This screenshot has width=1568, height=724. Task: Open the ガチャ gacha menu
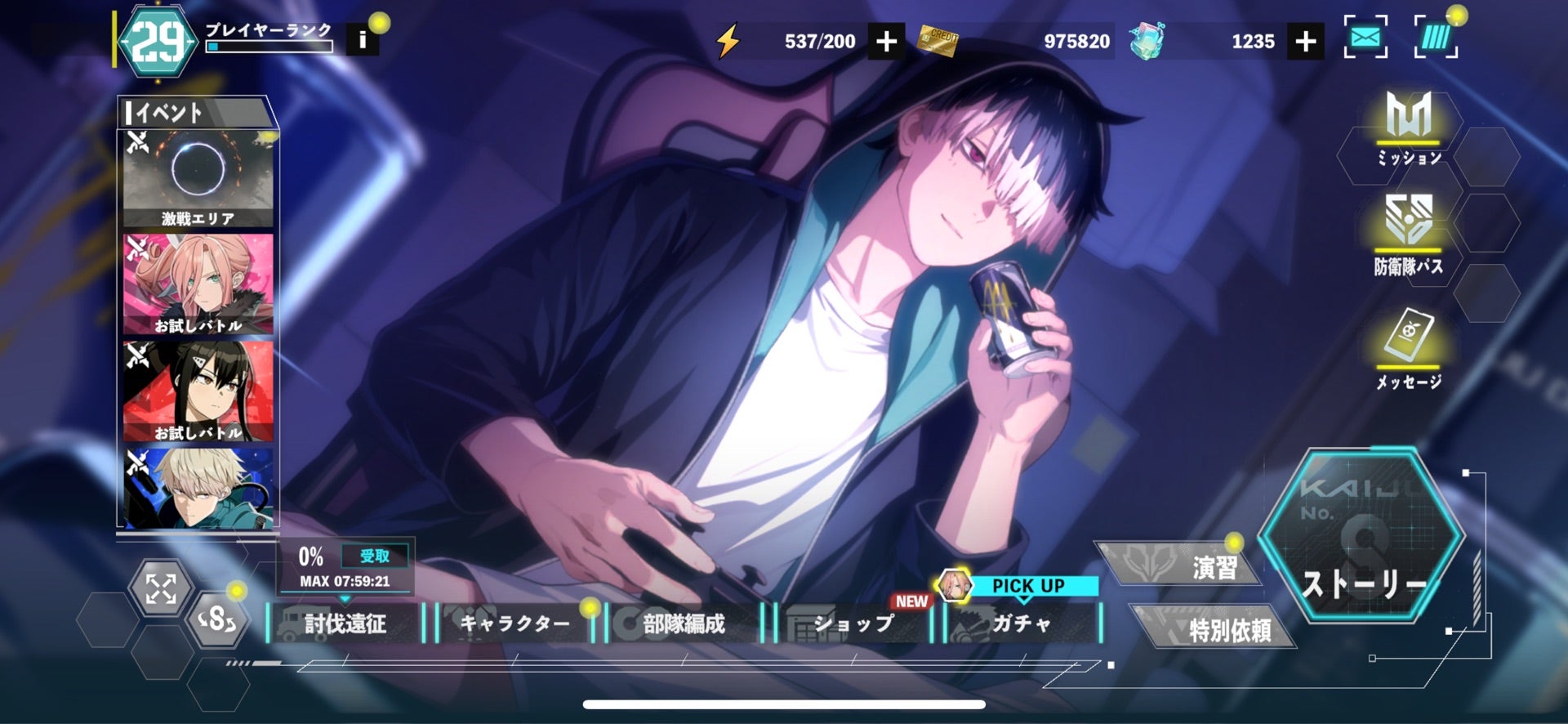click(1021, 623)
